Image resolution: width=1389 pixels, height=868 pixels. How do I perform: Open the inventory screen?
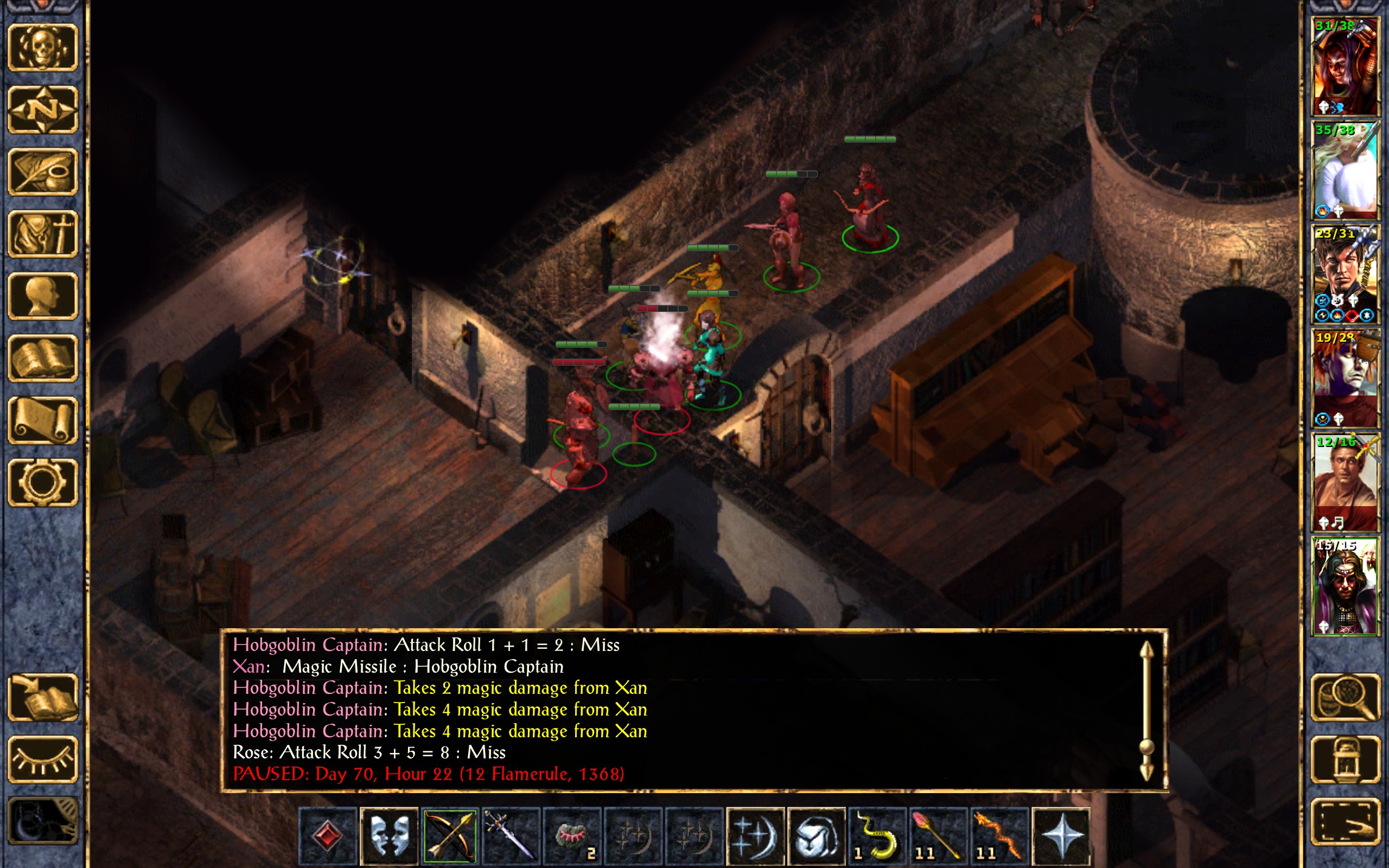(43, 234)
